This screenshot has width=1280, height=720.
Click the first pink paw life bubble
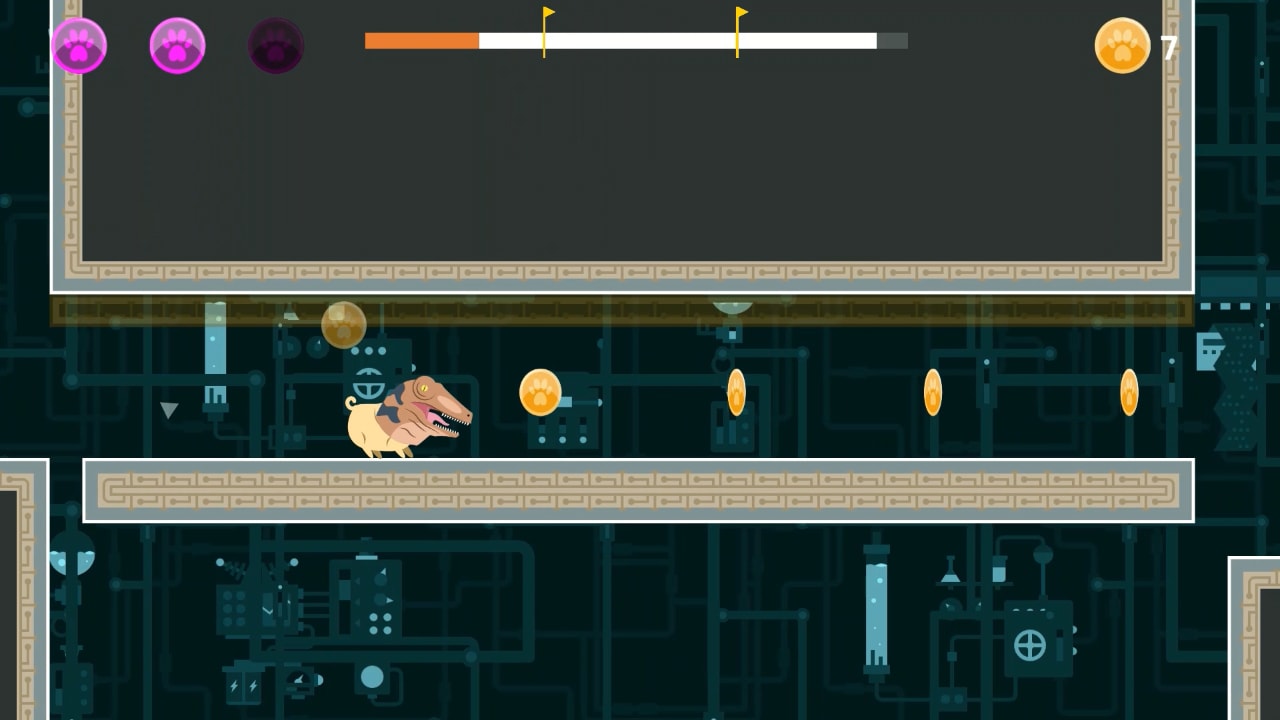pos(79,46)
